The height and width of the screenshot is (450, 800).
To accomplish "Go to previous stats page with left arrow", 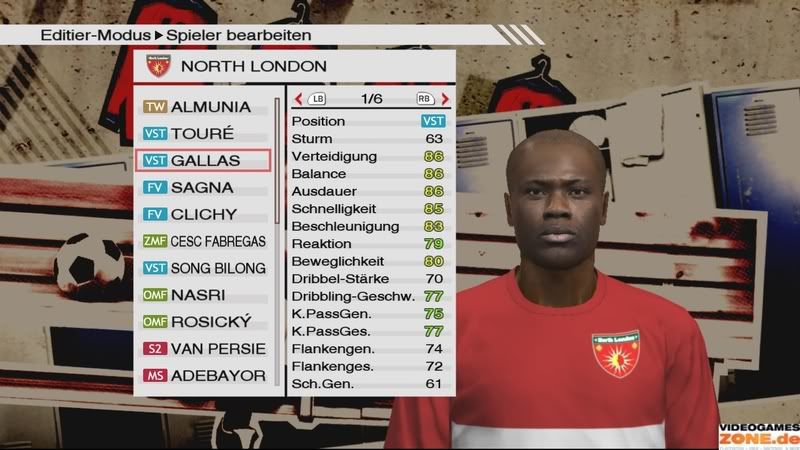I will (x=299, y=99).
